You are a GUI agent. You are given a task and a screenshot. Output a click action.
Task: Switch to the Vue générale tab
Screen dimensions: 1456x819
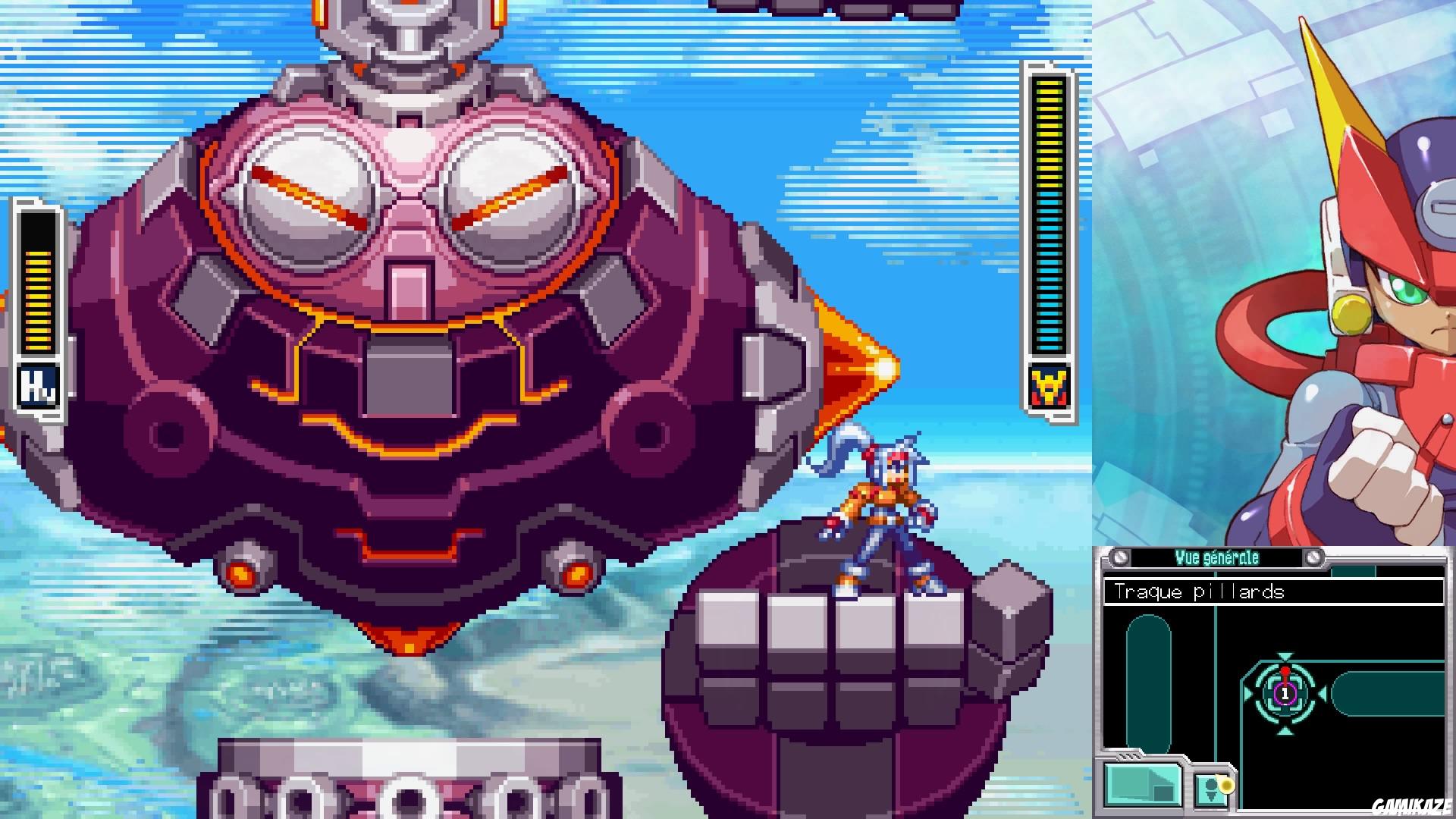pyautogui.click(x=1217, y=556)
